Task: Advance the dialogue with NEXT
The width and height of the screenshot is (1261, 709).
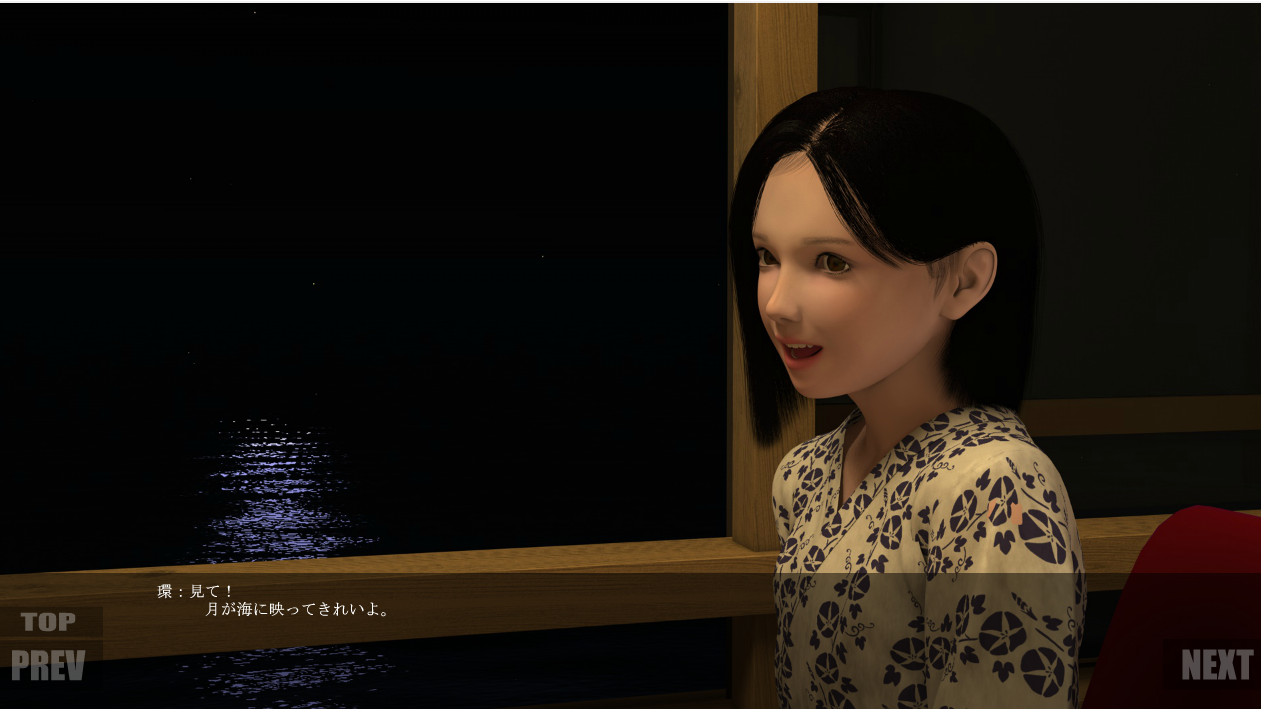Action: 1216,665
